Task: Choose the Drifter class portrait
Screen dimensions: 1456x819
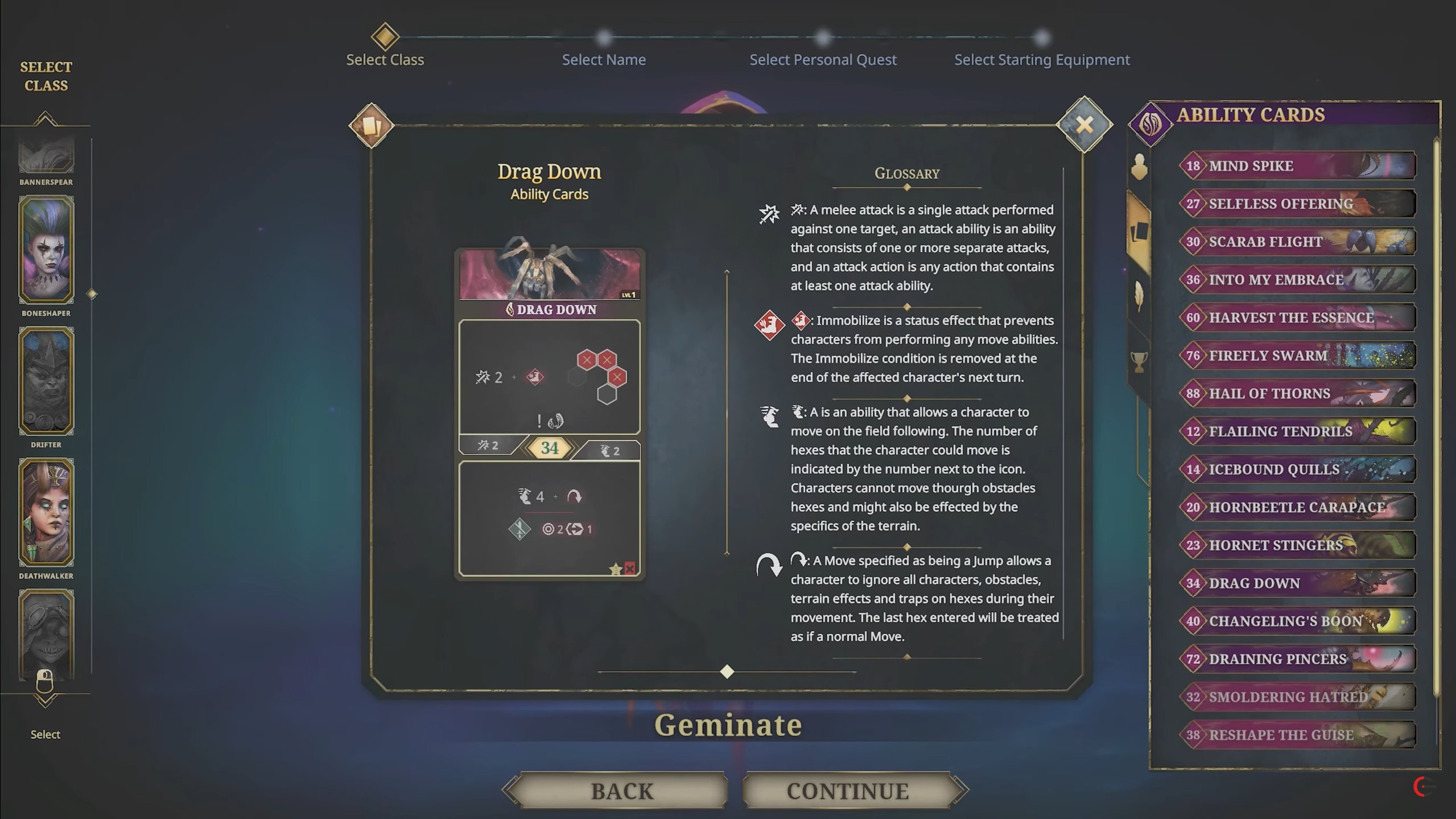Action: 46,381
